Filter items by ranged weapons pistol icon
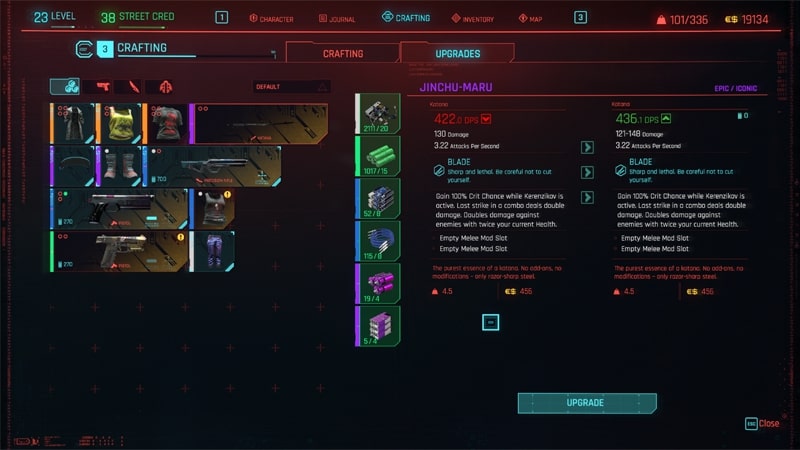Image resolution: width=800 pixels, height=450 pixels. pyautogui.click(x=101, y=87)
